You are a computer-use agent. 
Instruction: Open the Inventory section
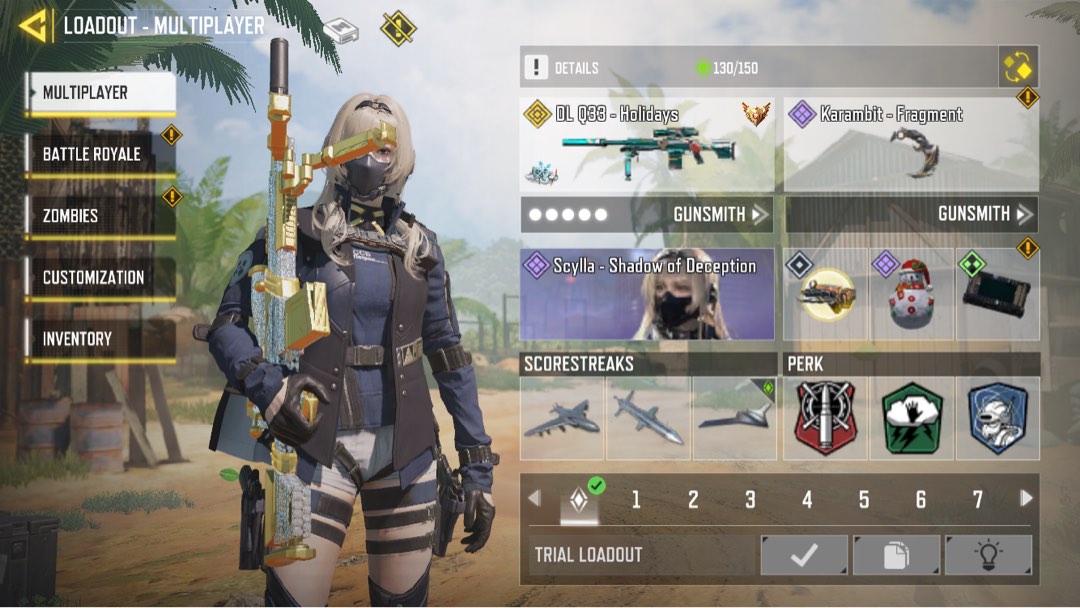point(100,339)
